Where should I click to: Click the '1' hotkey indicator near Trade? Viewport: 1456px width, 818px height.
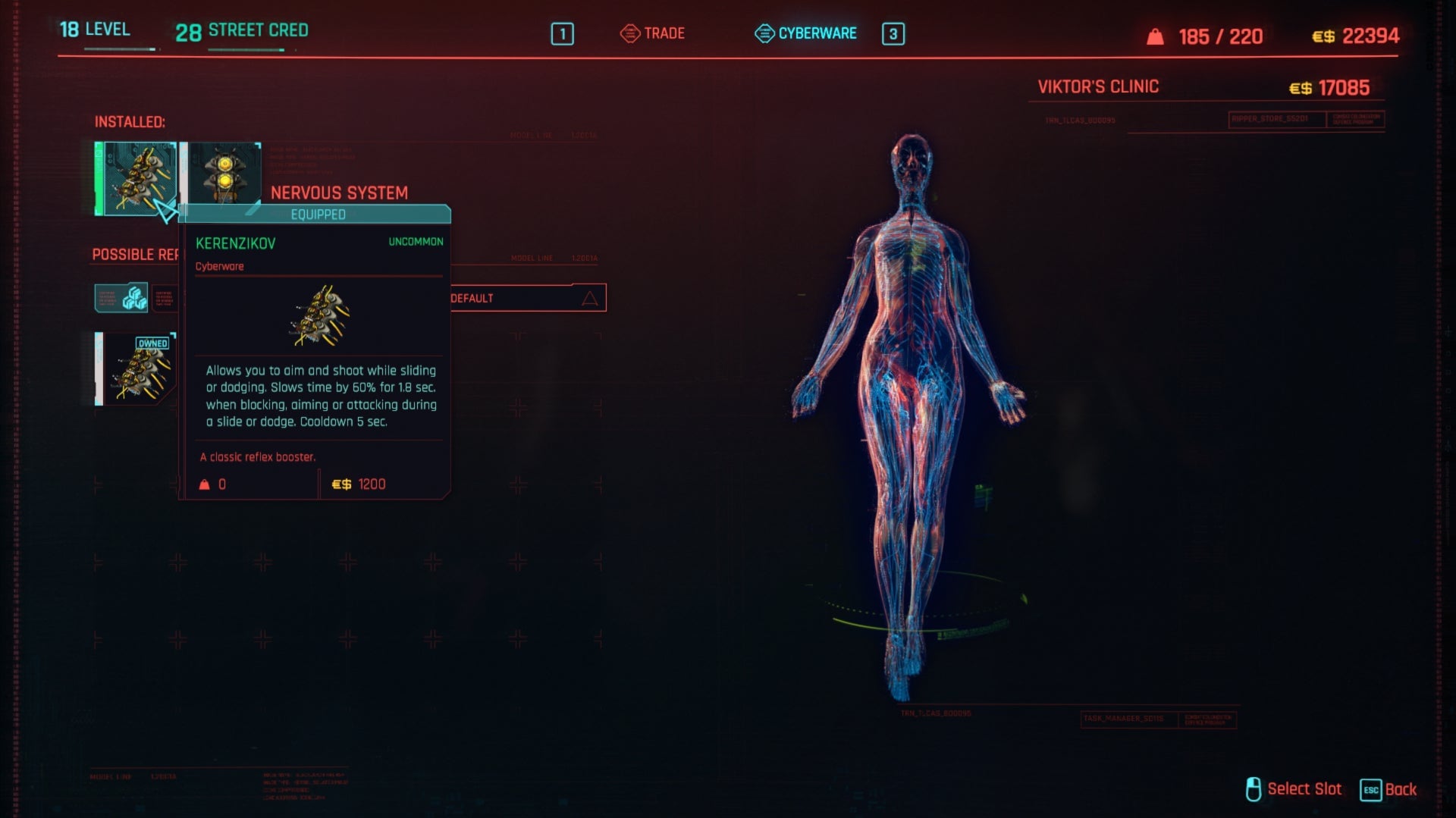coord(562,33)
